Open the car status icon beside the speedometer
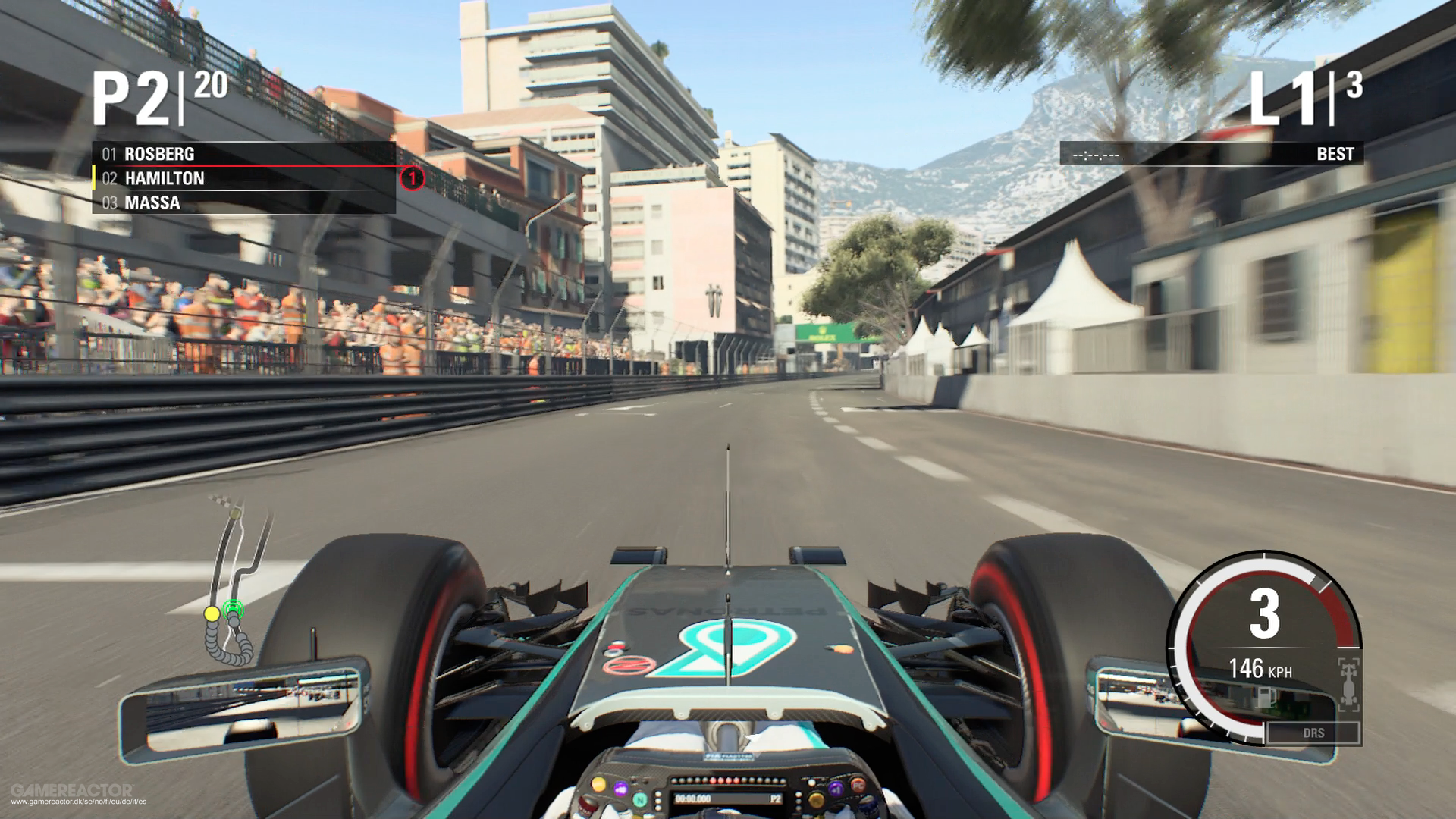The image size is (1456, 819). (1348, 683)
